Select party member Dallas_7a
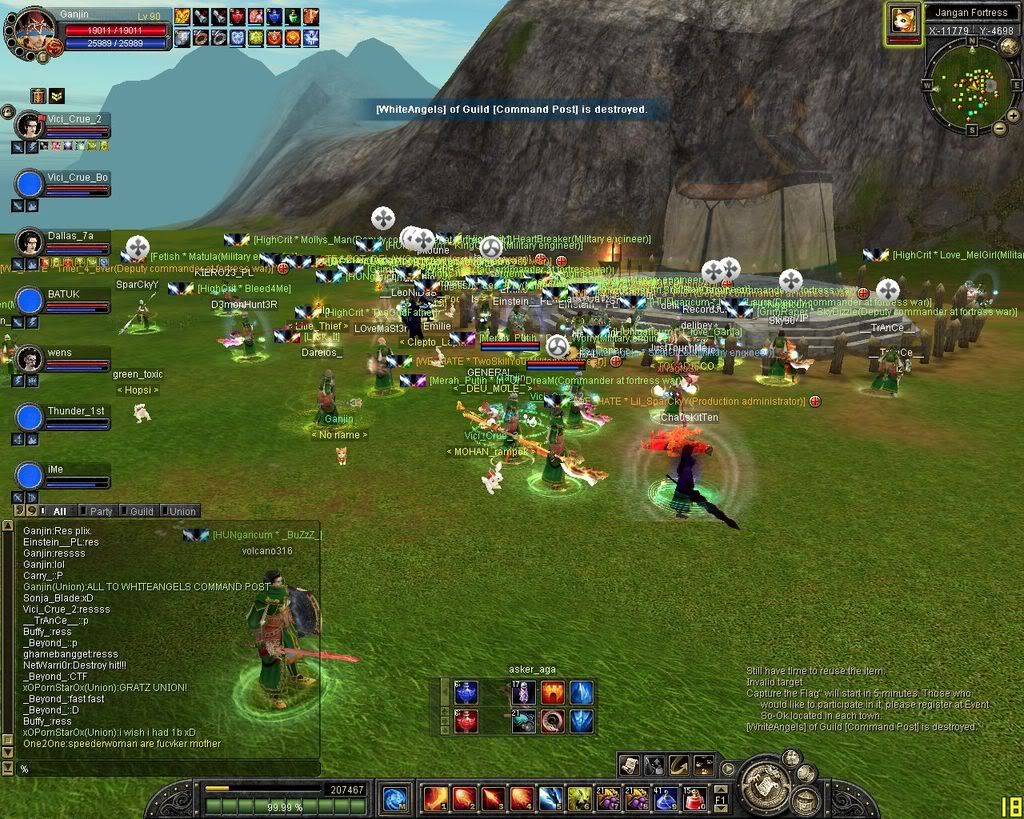 [31, 243]
